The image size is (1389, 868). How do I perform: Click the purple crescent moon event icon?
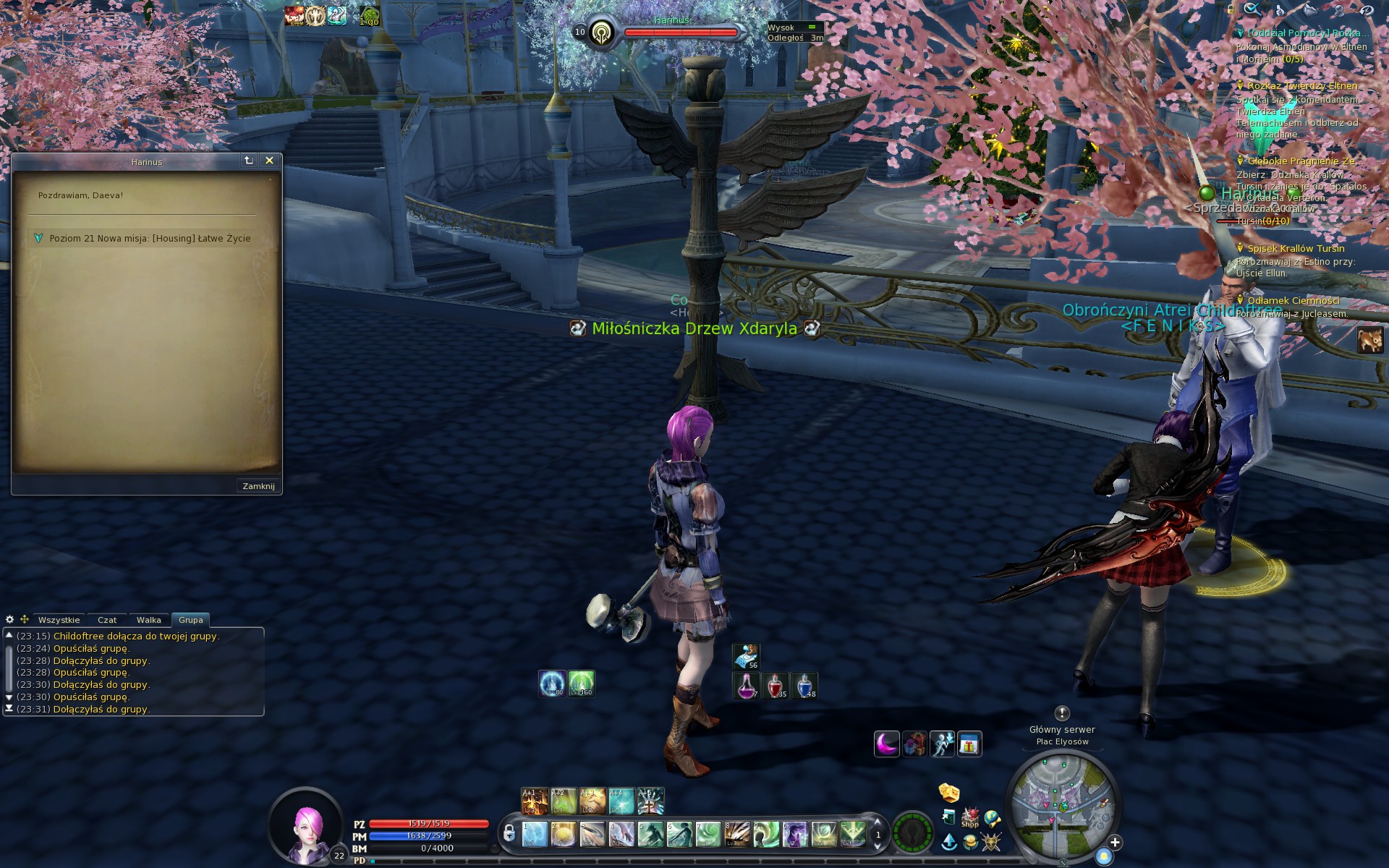(x=887, y=744)
